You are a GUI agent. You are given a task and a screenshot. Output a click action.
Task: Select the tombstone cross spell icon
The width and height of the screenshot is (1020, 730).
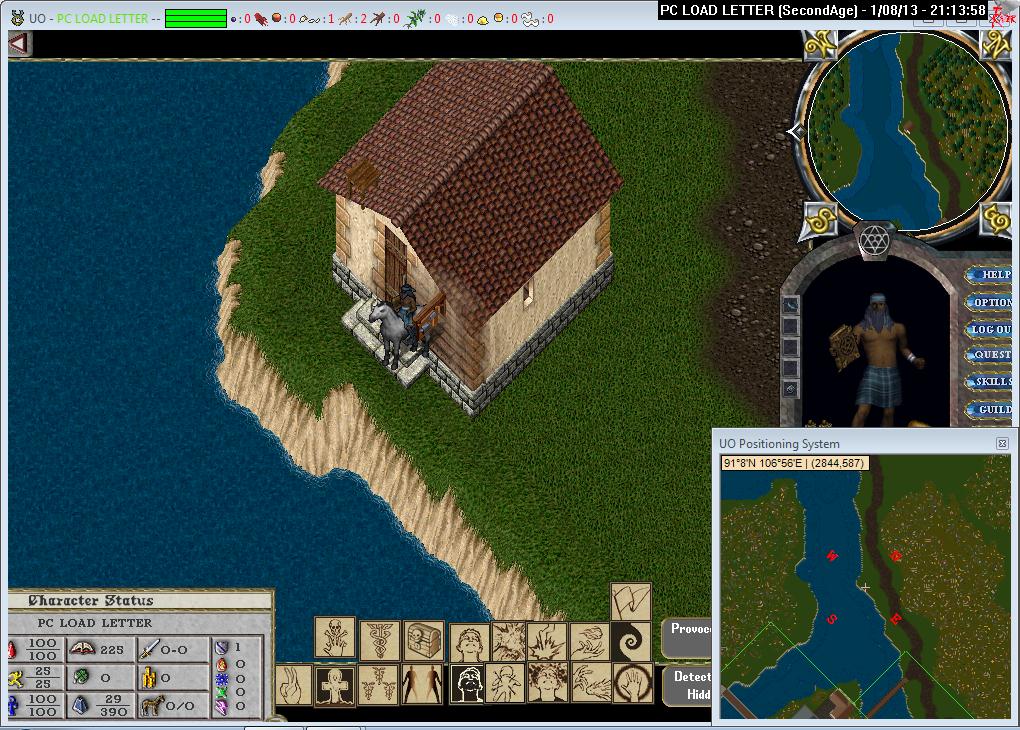click(x=334, y=685)
